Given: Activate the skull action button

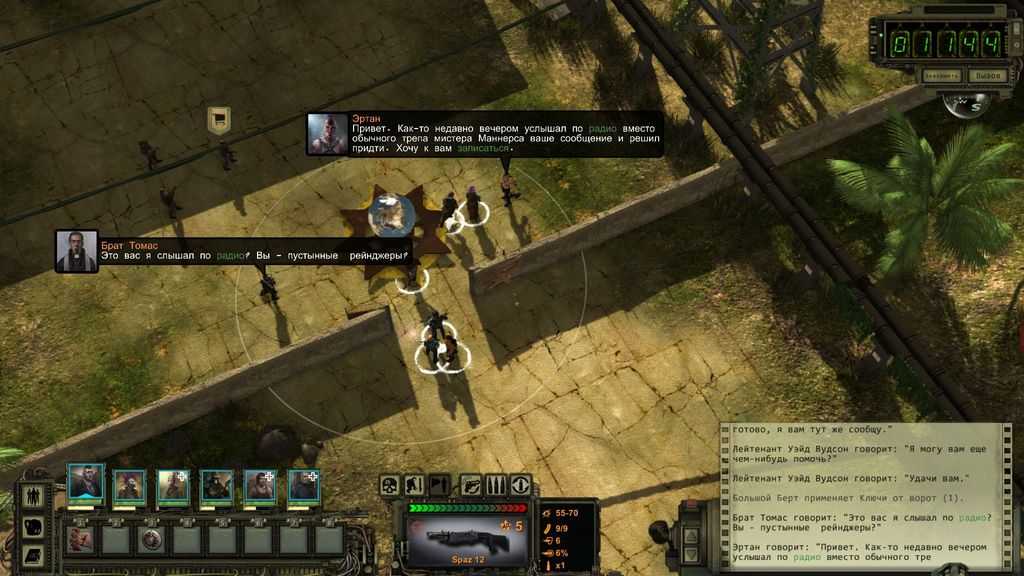Looking at the screenshot, I should pyautogui.click(x=390, y=486).
